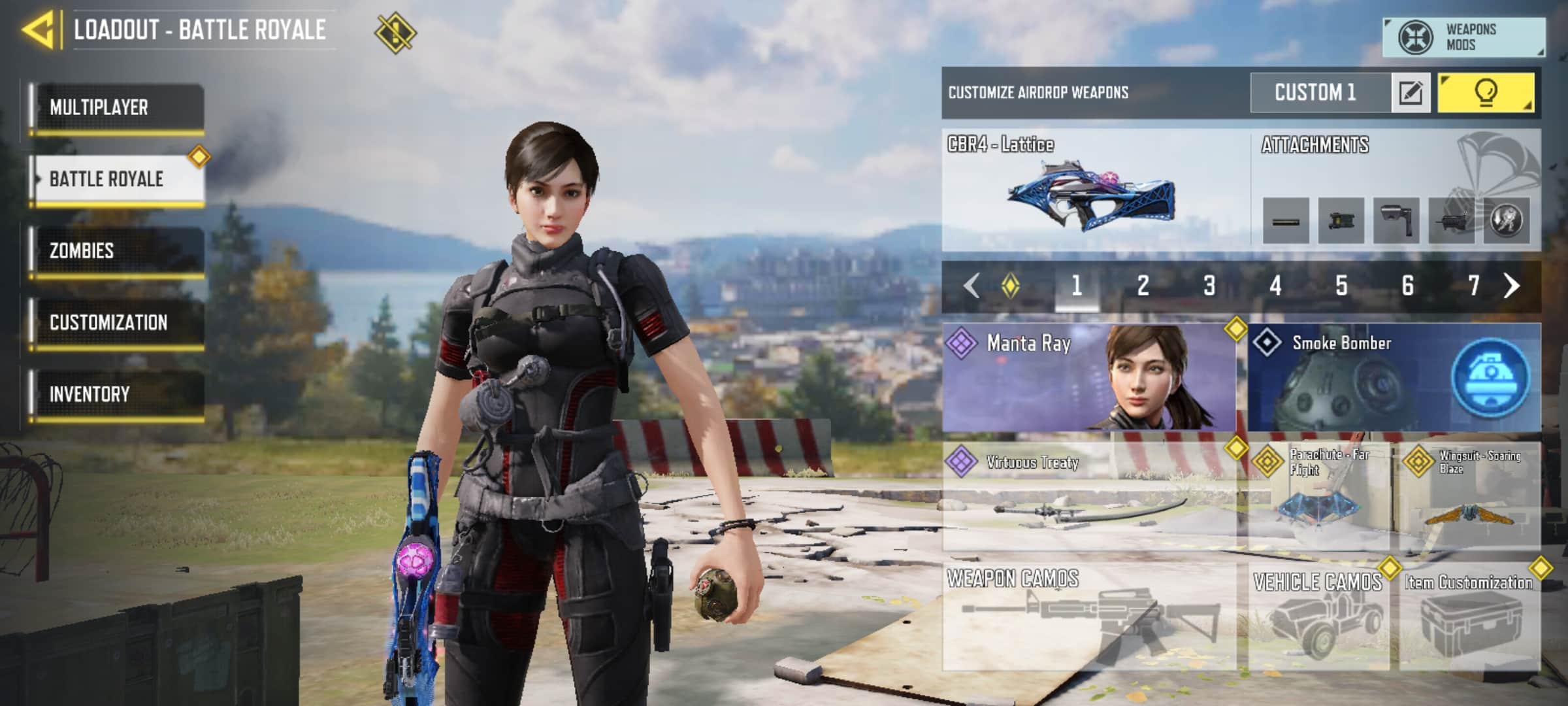Open the Weapon Camos panel
This screenshot has height=706, width=1568.
click(x=1088, y=616)
